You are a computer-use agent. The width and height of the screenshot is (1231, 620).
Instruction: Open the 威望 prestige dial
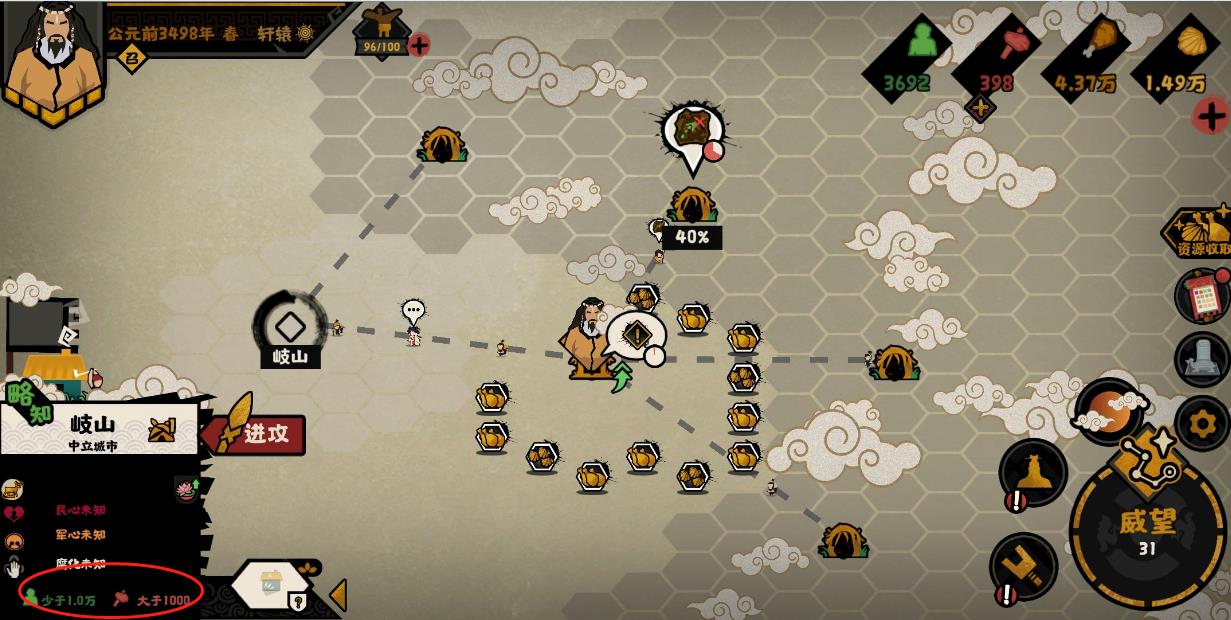pos(1146,530)
